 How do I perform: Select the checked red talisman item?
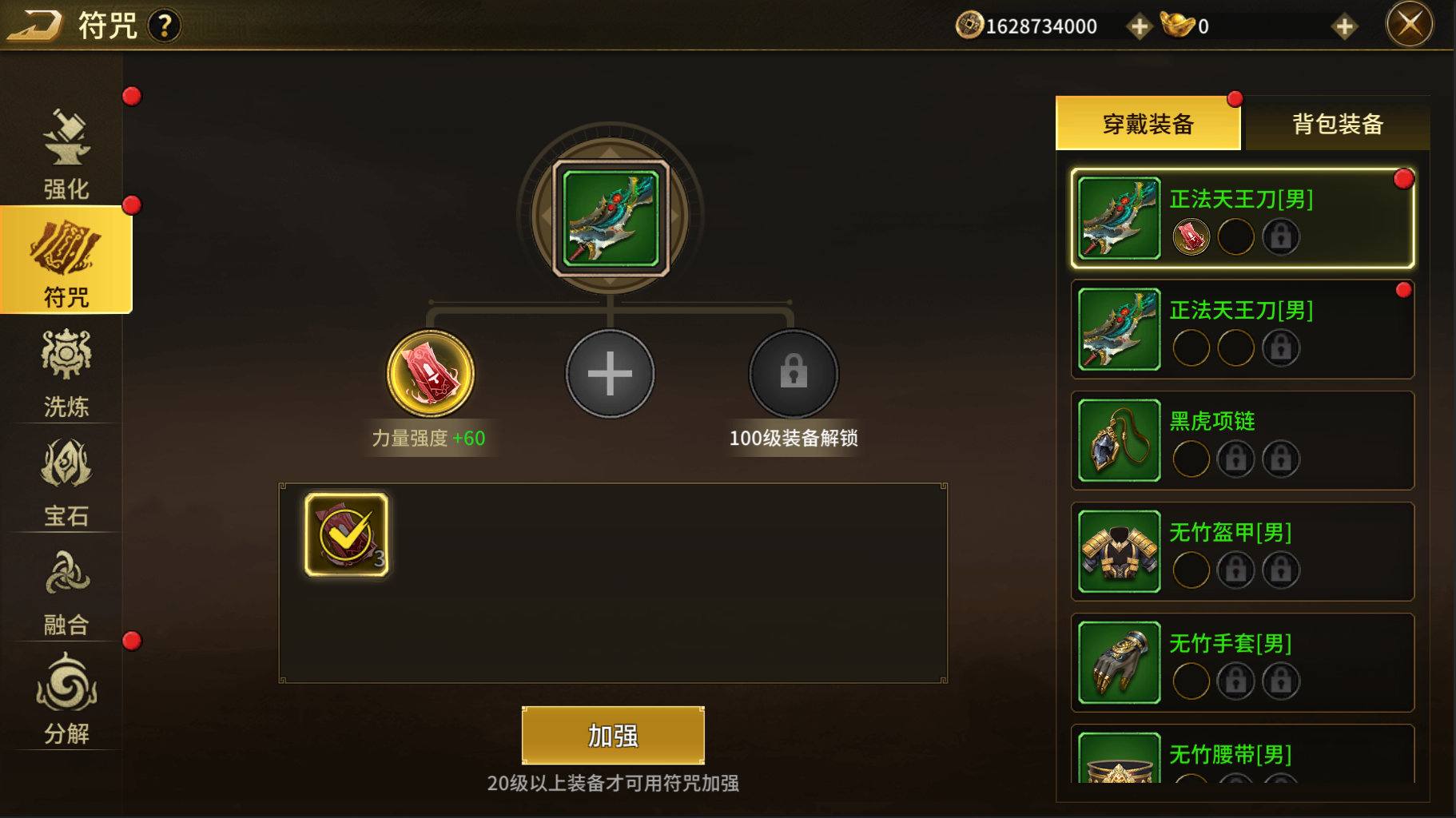pos(347,534)
